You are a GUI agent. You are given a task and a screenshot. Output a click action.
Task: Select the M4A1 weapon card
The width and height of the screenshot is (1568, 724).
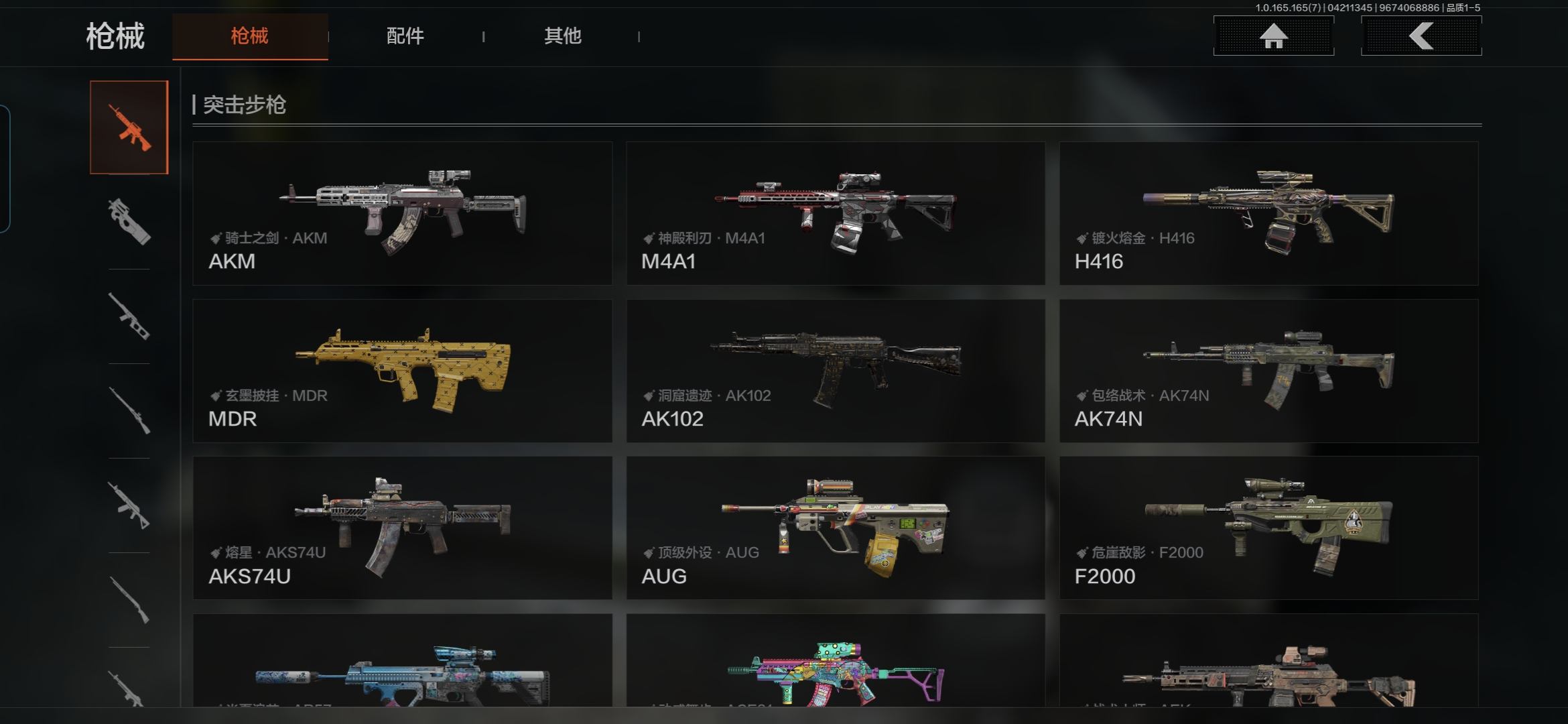(836, 213)
